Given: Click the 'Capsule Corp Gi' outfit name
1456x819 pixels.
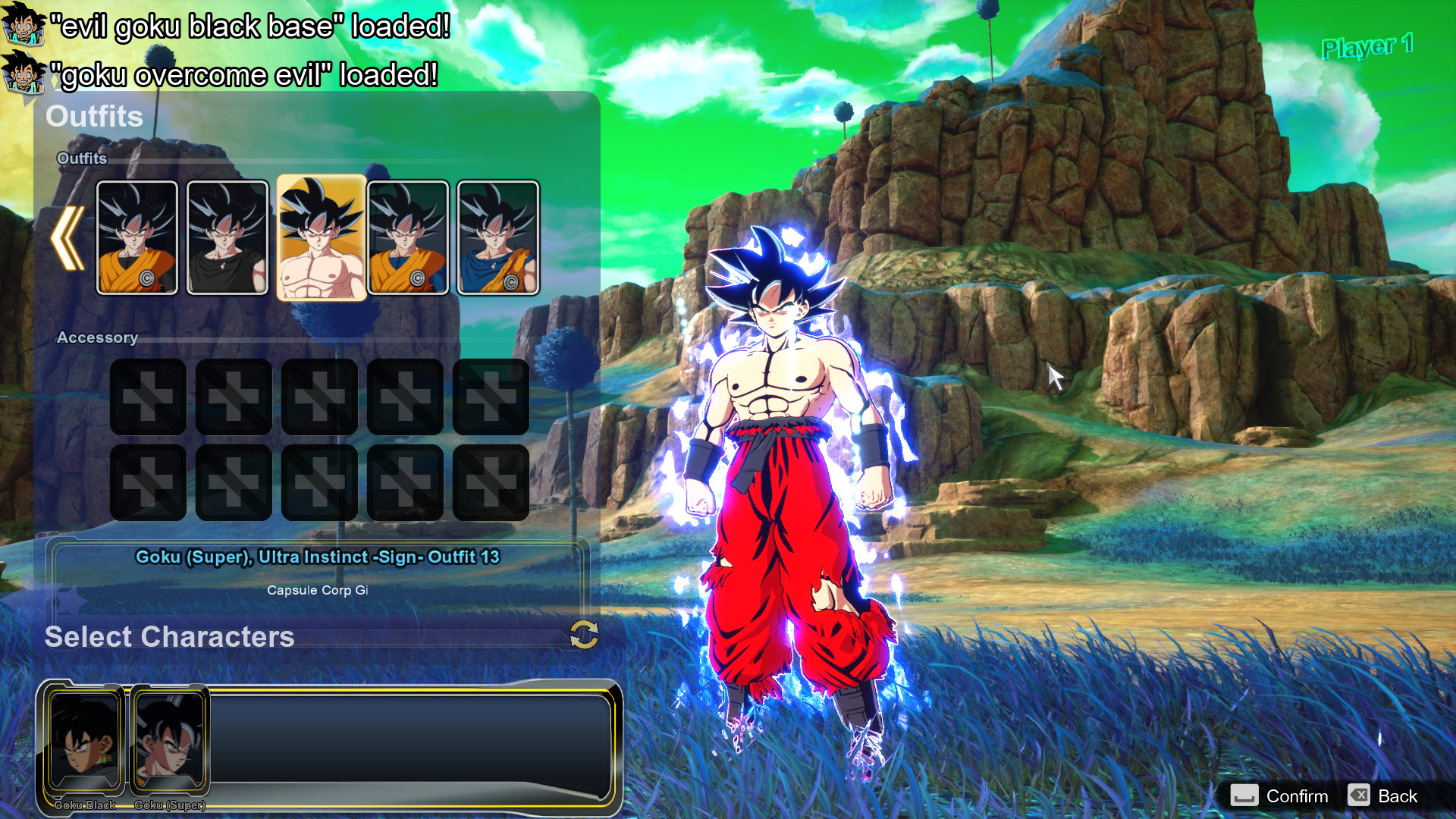Looking at the screenshot, I should (x=318, y=590).
